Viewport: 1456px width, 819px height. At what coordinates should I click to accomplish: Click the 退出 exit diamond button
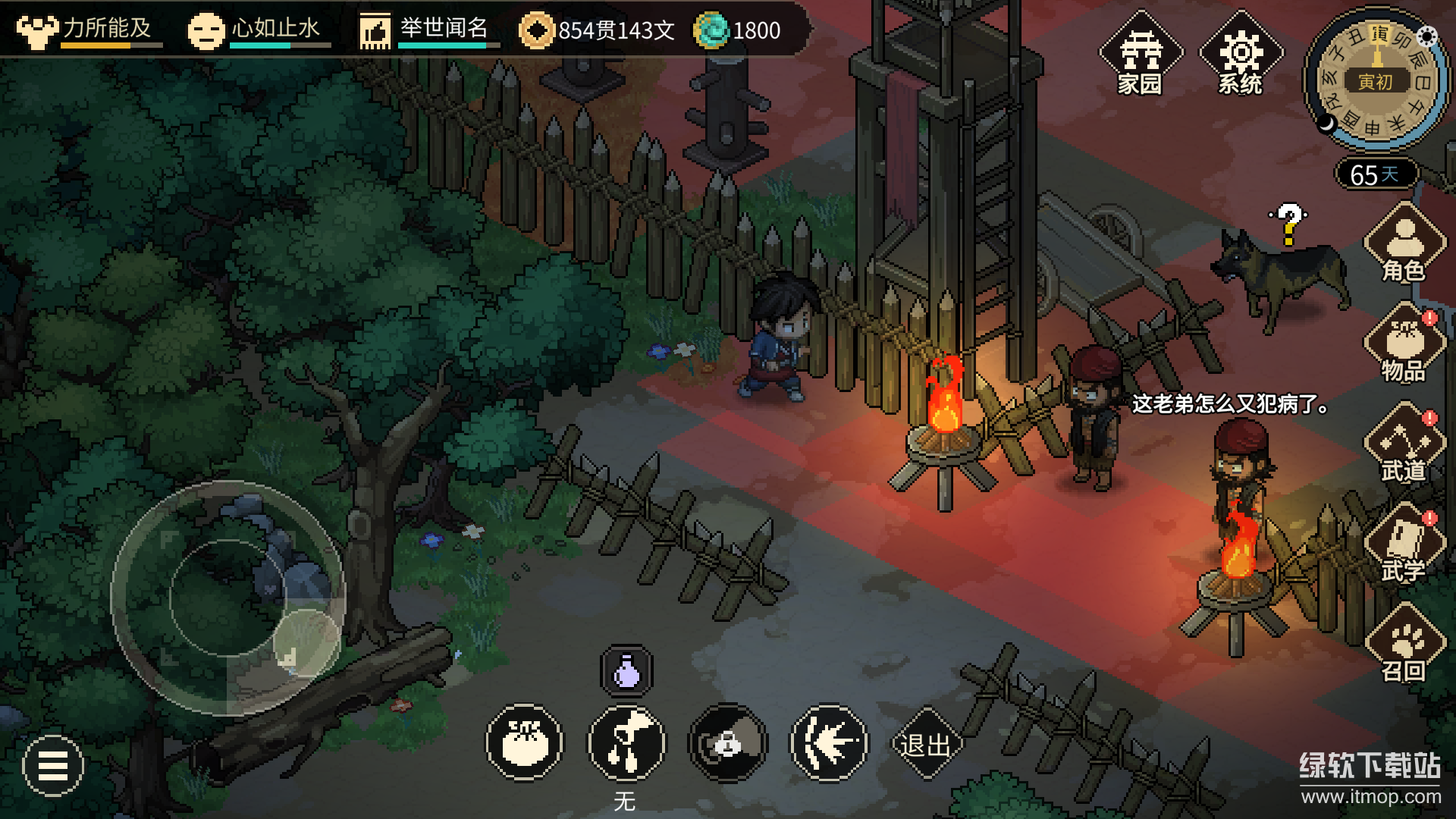pos(925,745)
